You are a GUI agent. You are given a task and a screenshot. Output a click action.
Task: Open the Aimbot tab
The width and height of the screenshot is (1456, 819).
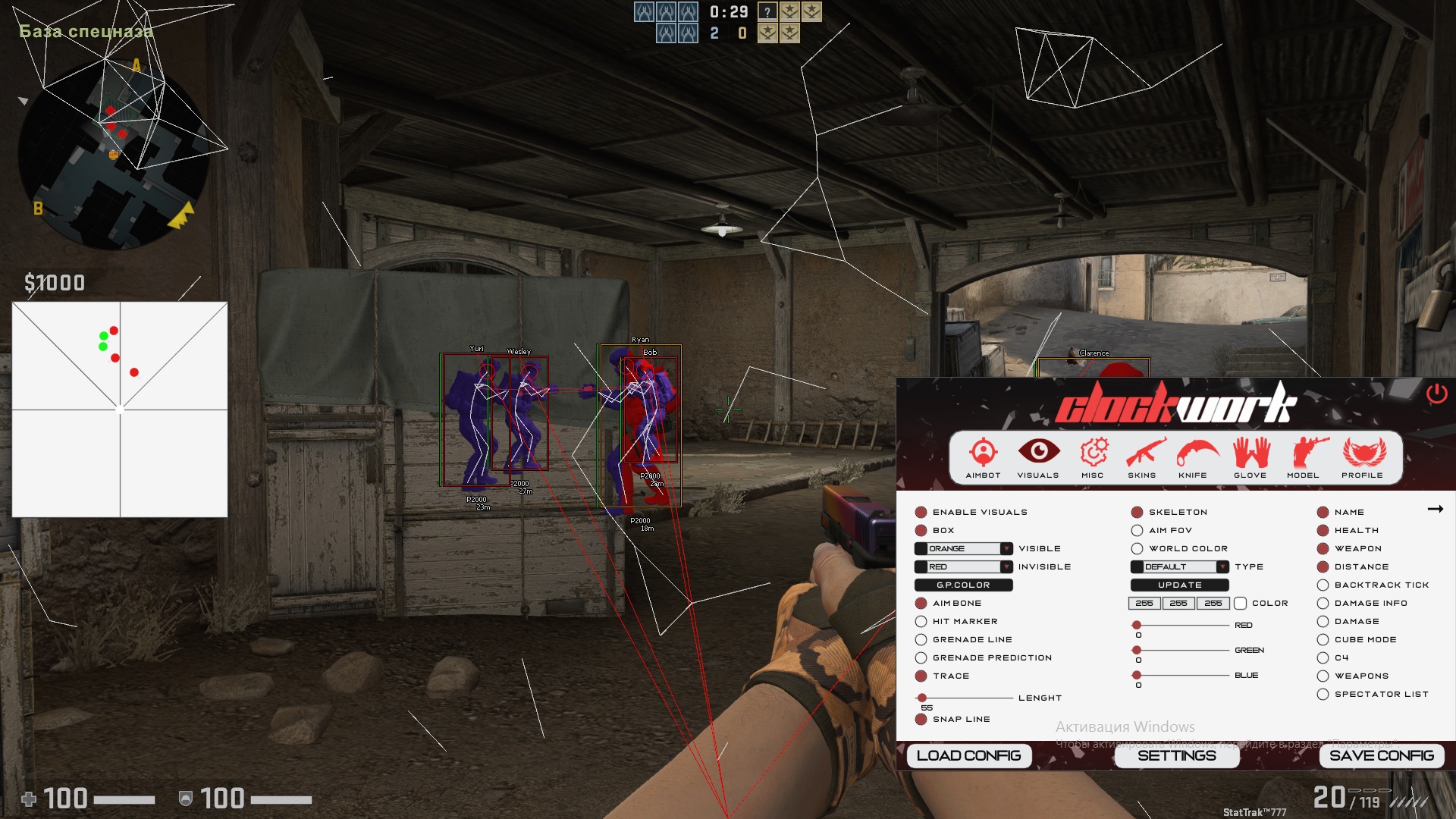(x=983, y=457)
